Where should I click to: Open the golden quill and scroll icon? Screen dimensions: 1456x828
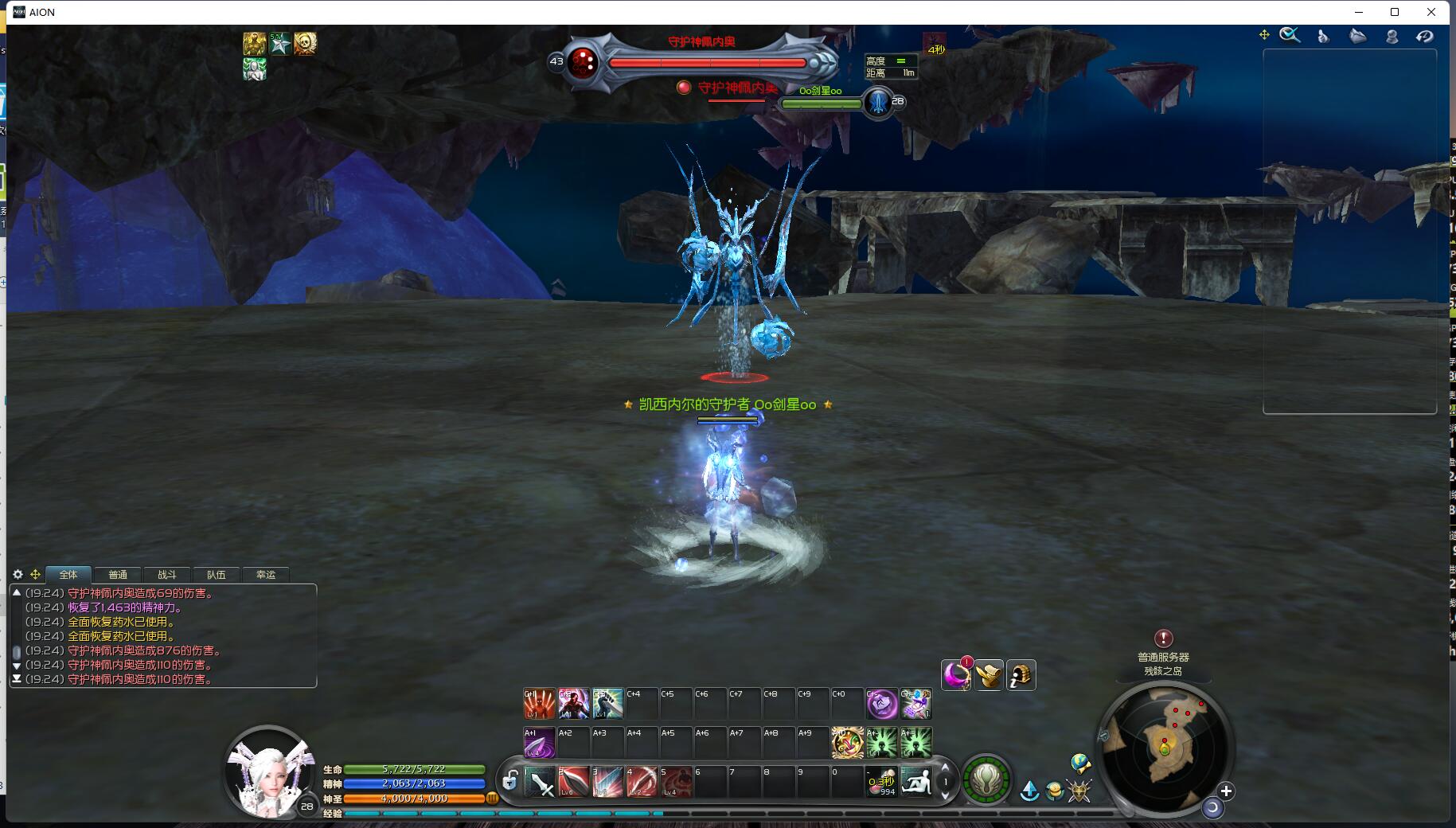pos(989,675)
